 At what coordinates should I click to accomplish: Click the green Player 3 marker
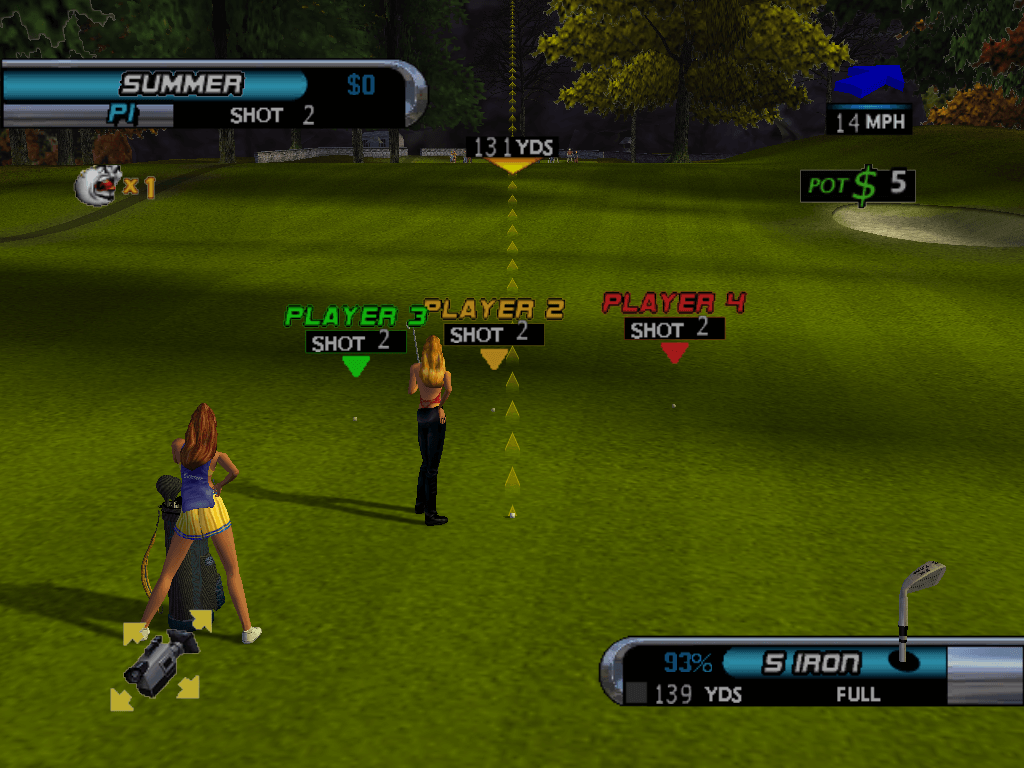(x=356, y=366)
